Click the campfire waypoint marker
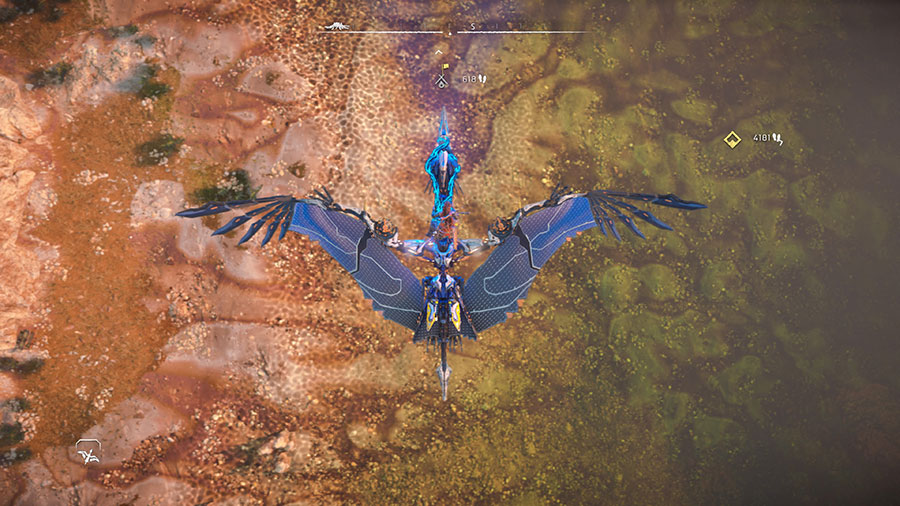This screenshot has width=900, height=506. click(443, 77)
